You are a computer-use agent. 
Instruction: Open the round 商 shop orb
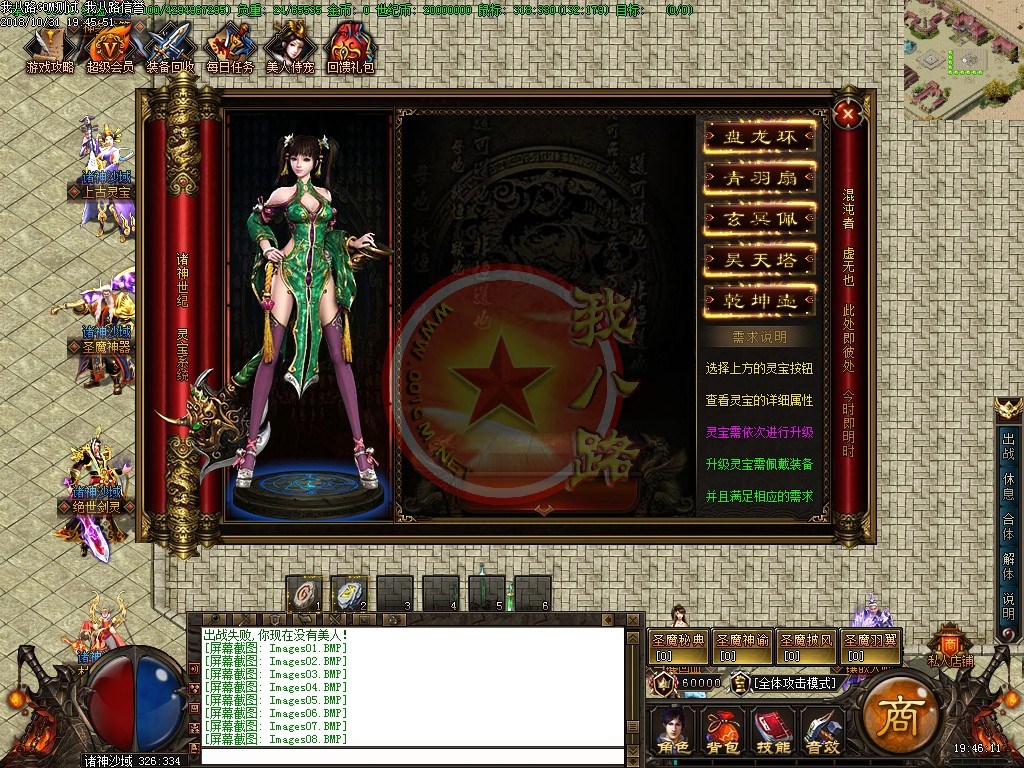coord(899,714)
